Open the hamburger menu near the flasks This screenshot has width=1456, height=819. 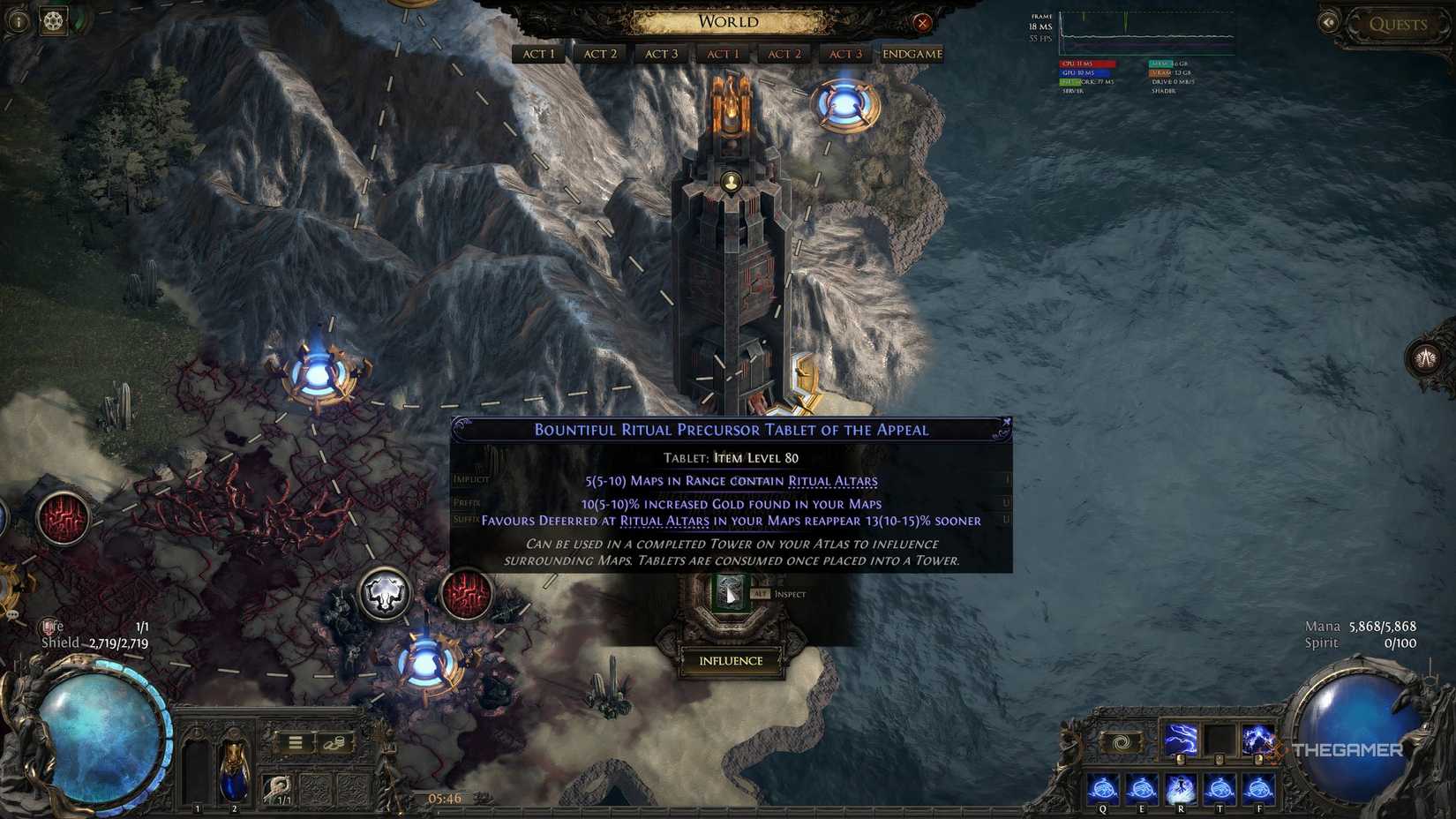pos(296,742)
